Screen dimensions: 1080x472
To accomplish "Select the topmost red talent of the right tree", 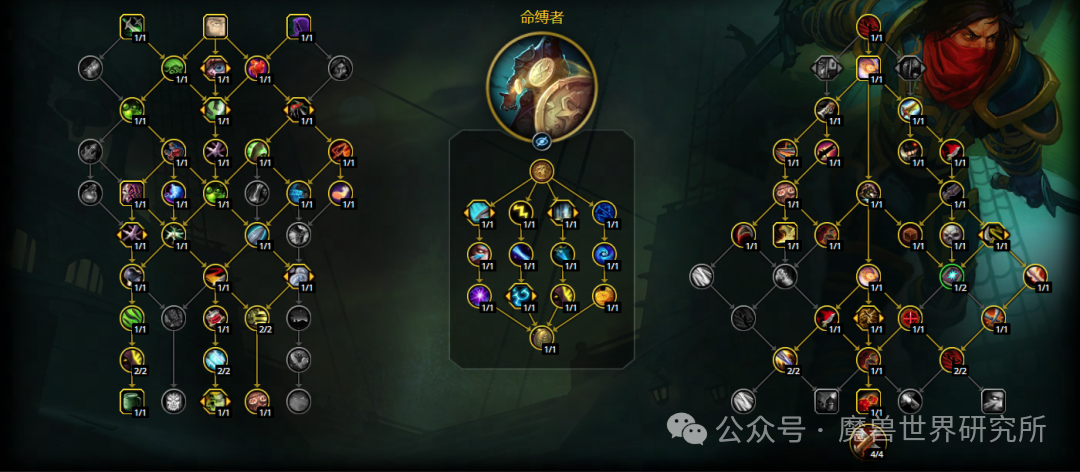I will (x=867, y=26).
